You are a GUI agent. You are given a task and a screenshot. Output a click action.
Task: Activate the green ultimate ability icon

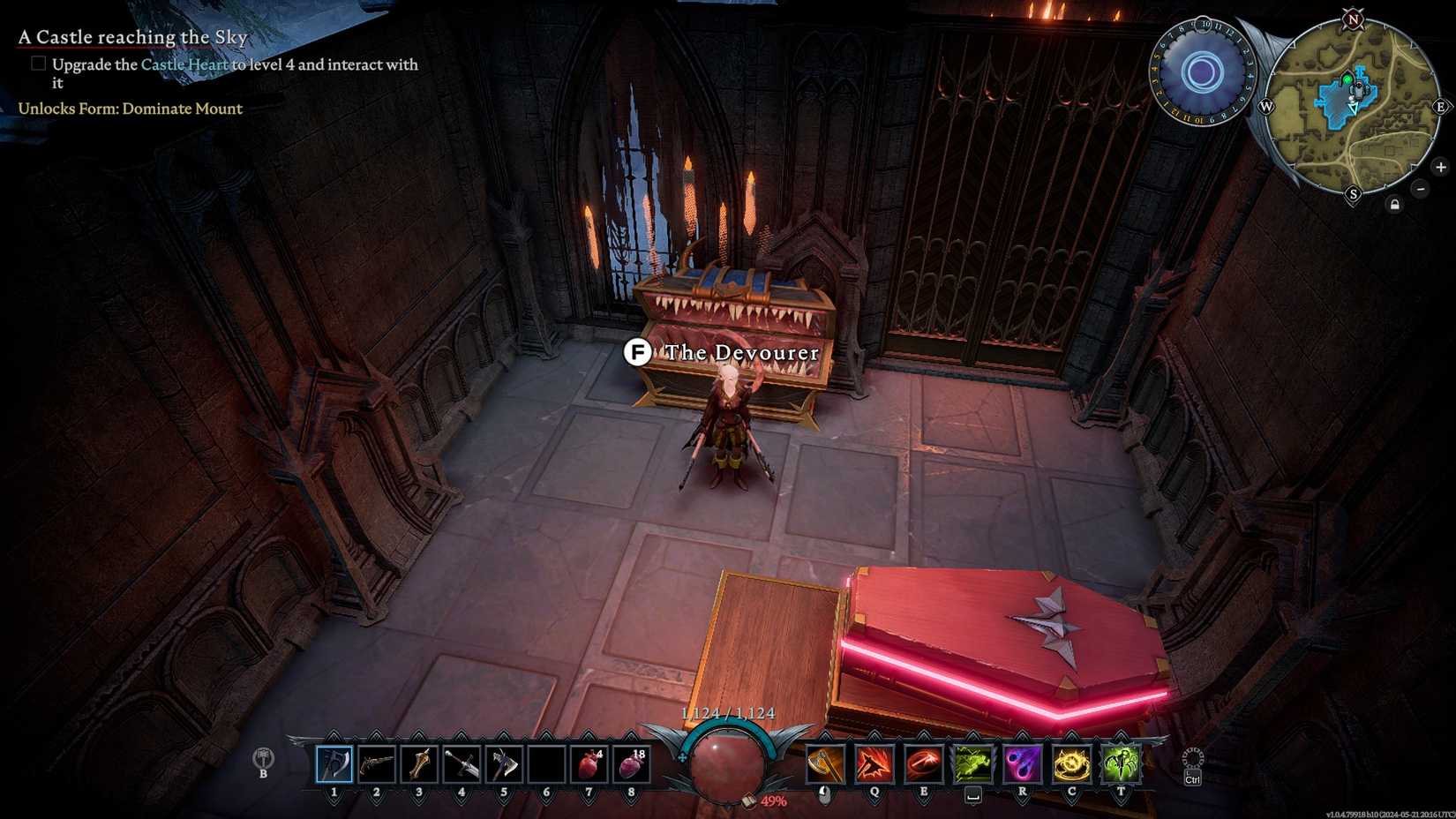[1122, 763]
